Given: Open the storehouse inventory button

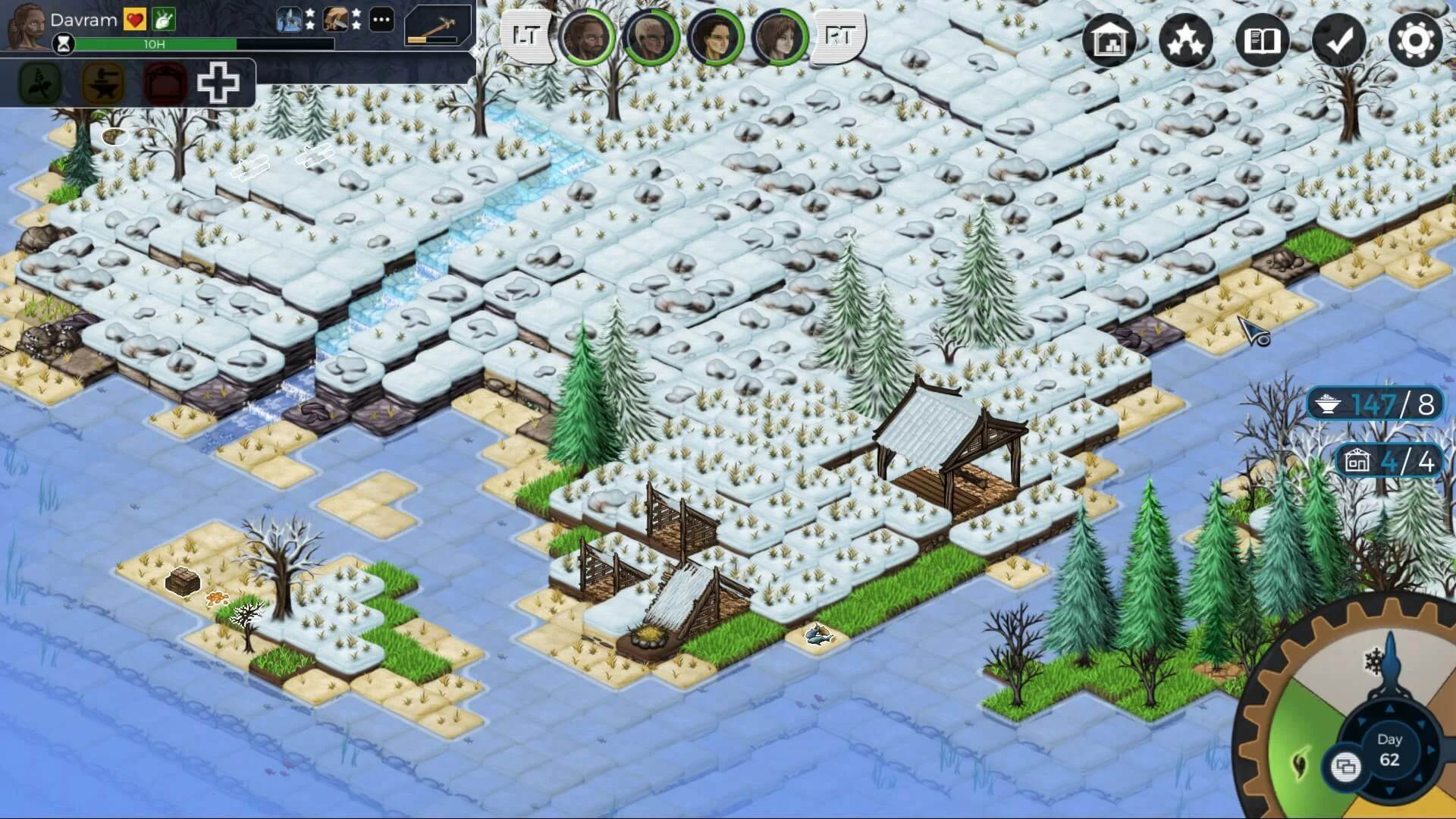Looking at the screenshot, I should coord(1109,40).
